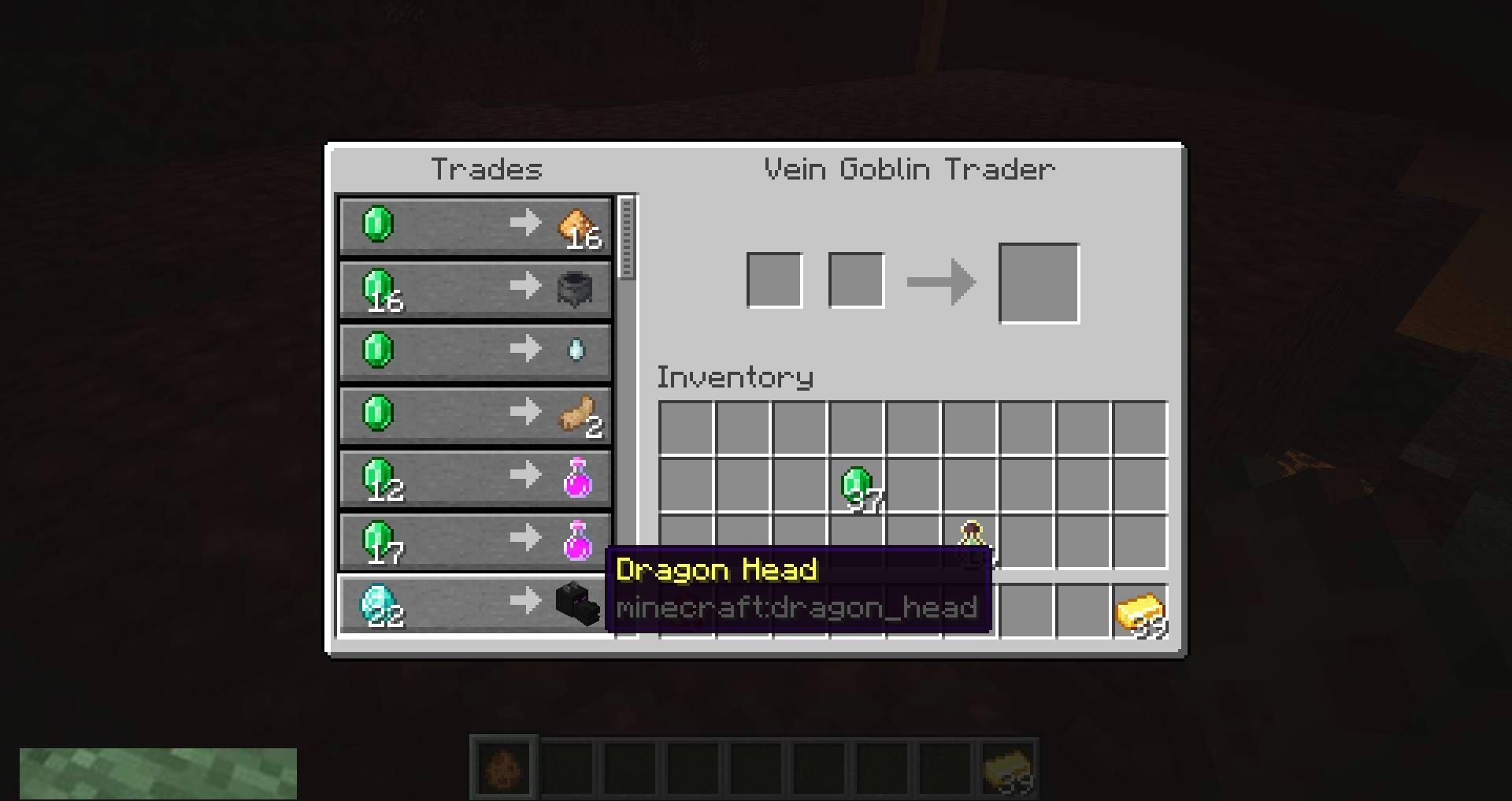Click the bottle item in the inventory
The image size is (1512, 801).
[971, 540]
